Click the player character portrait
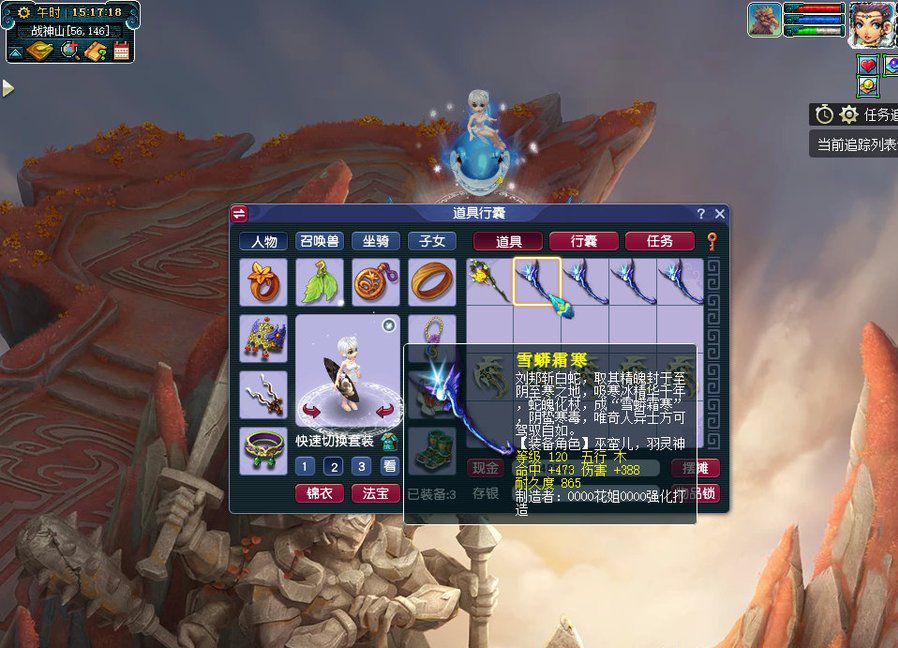Viewport: 898px width, 648px height. click(x=871, y=23)
